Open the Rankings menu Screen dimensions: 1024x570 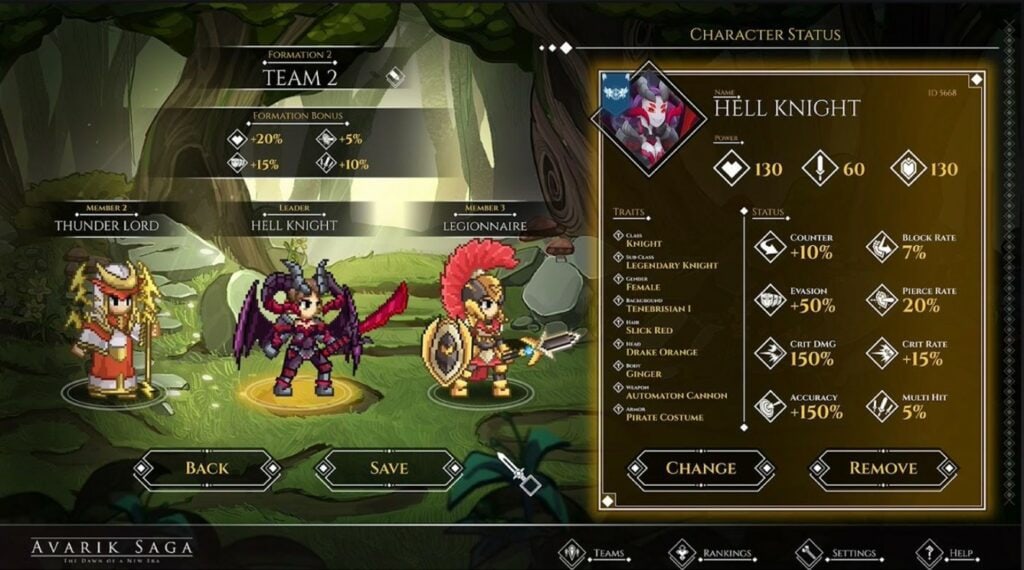(712, 552)
